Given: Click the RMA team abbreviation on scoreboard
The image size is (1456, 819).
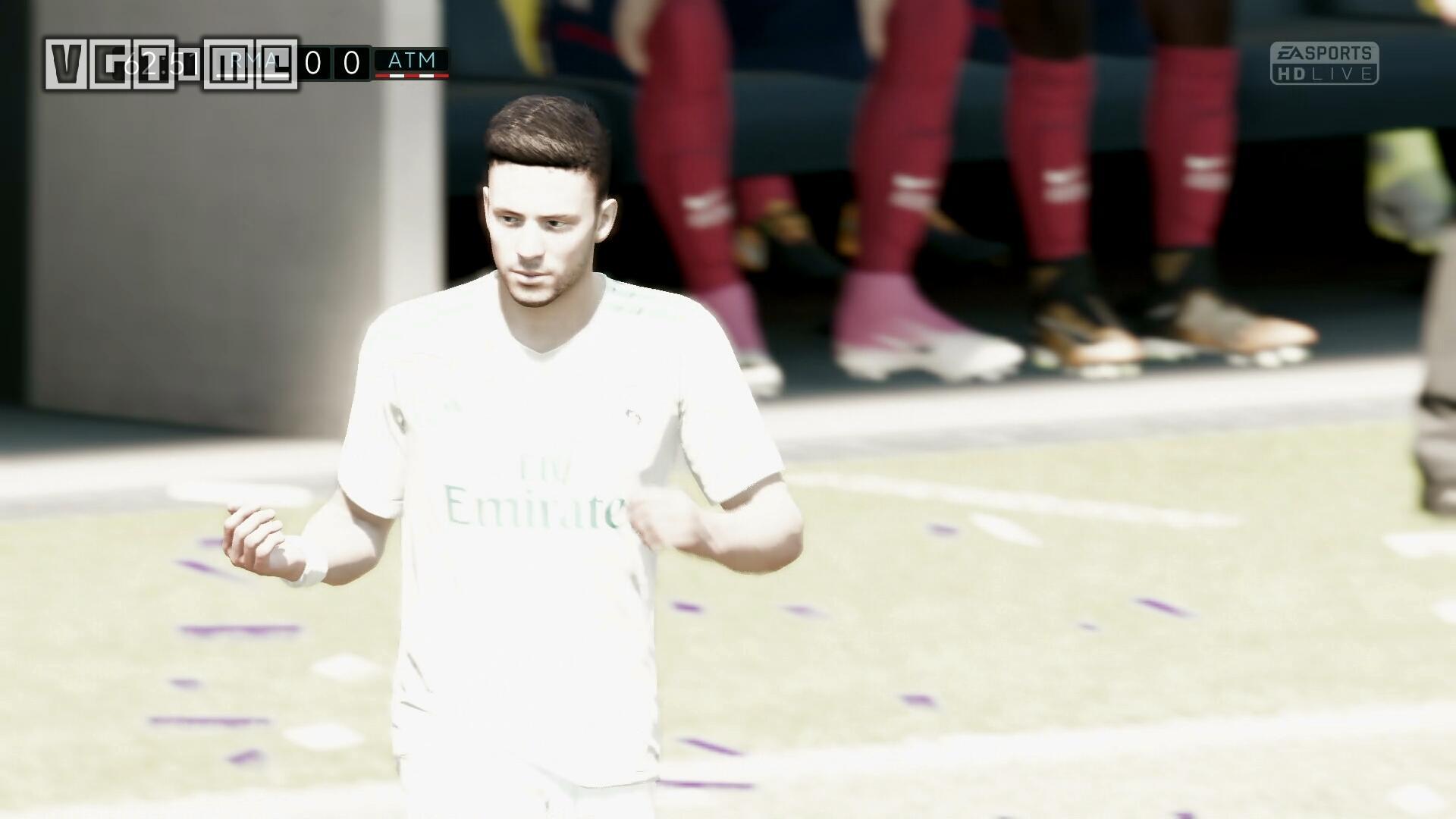Looking at the screenshot, I should (x=253, y=61).
